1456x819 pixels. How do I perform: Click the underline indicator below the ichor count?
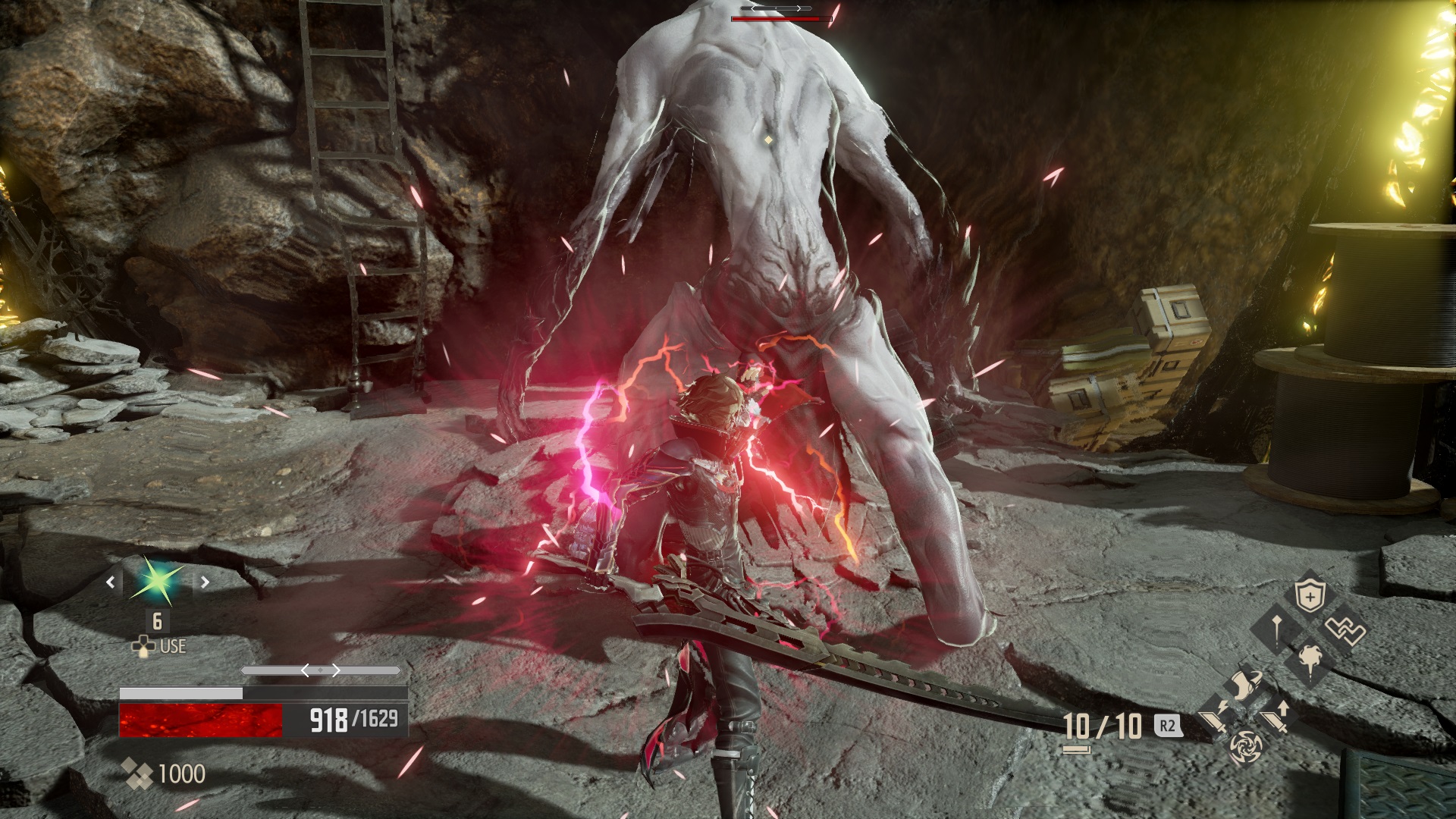pyautogui.click(x=1077, y=749)
